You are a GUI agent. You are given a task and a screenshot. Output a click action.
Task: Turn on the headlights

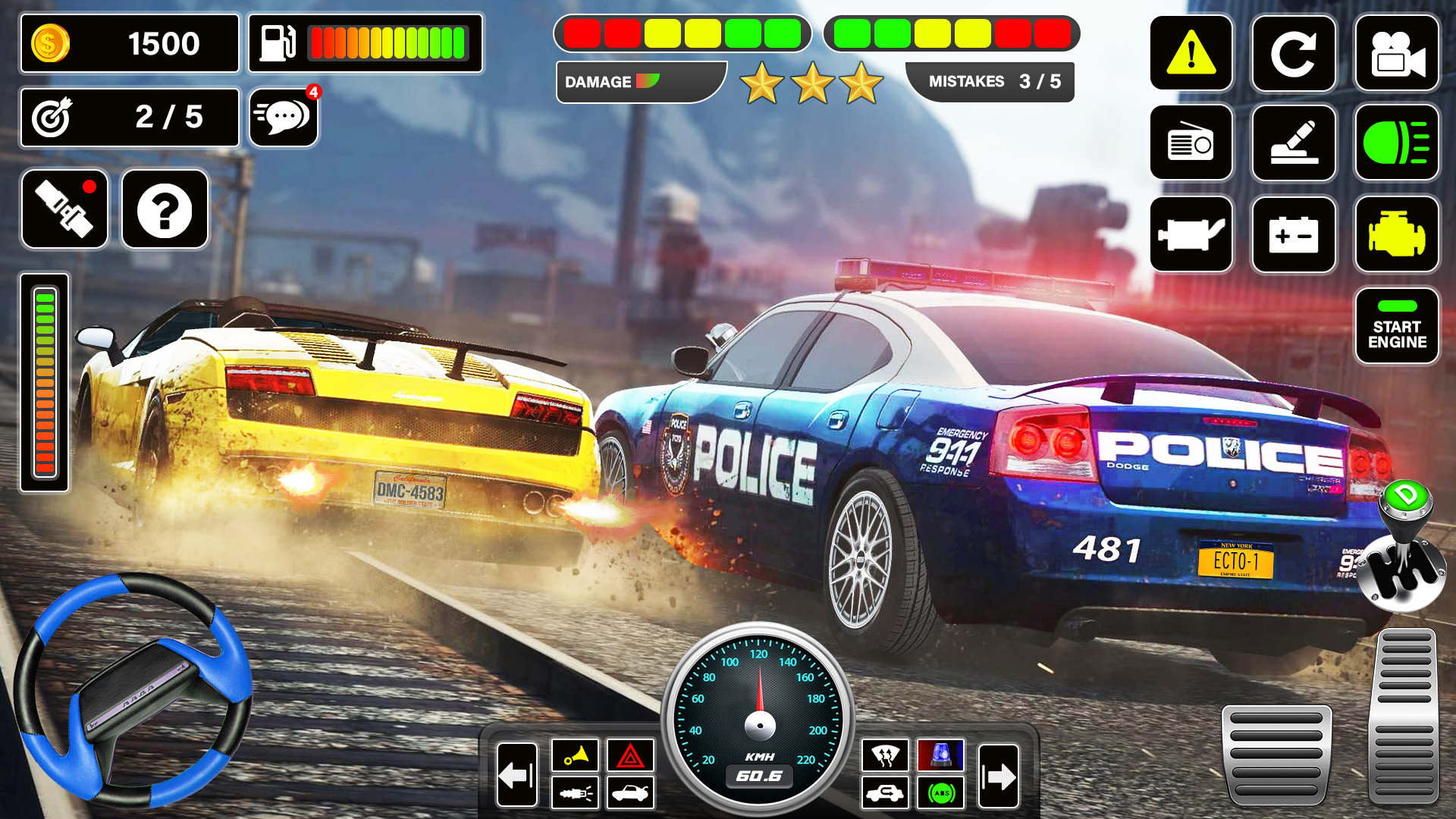click(1396, 144)
